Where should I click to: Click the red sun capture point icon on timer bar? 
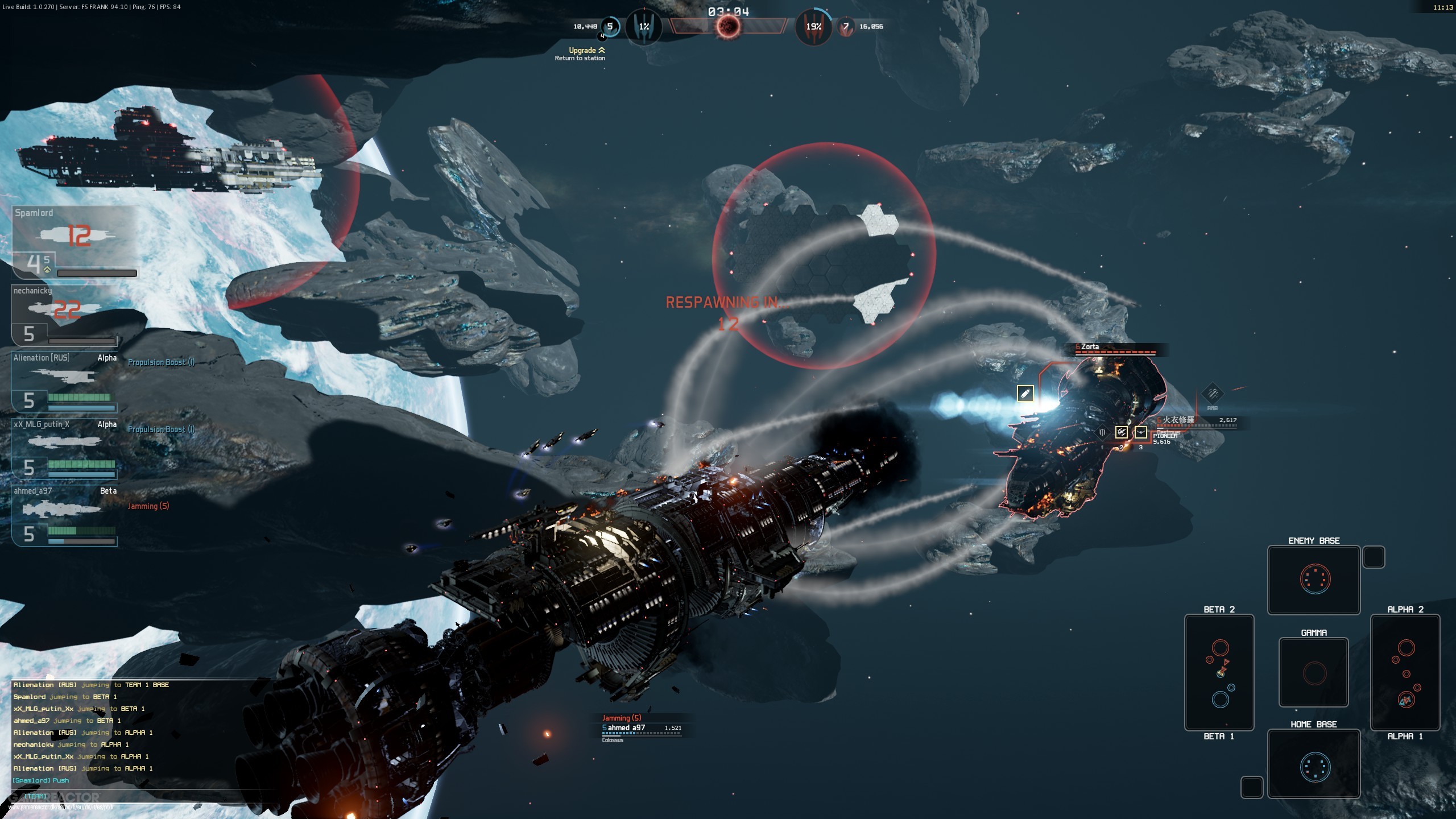coord(728,26)
